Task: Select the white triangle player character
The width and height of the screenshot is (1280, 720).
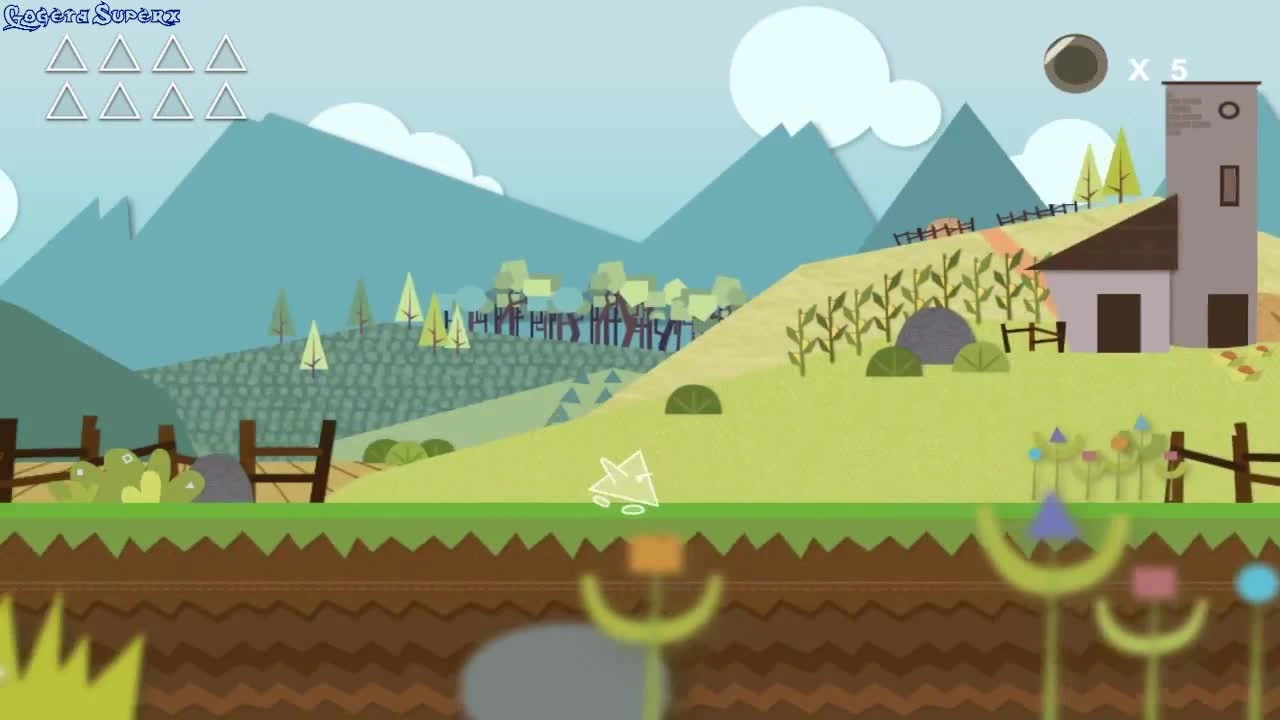Action: click(x=625, y=480)
